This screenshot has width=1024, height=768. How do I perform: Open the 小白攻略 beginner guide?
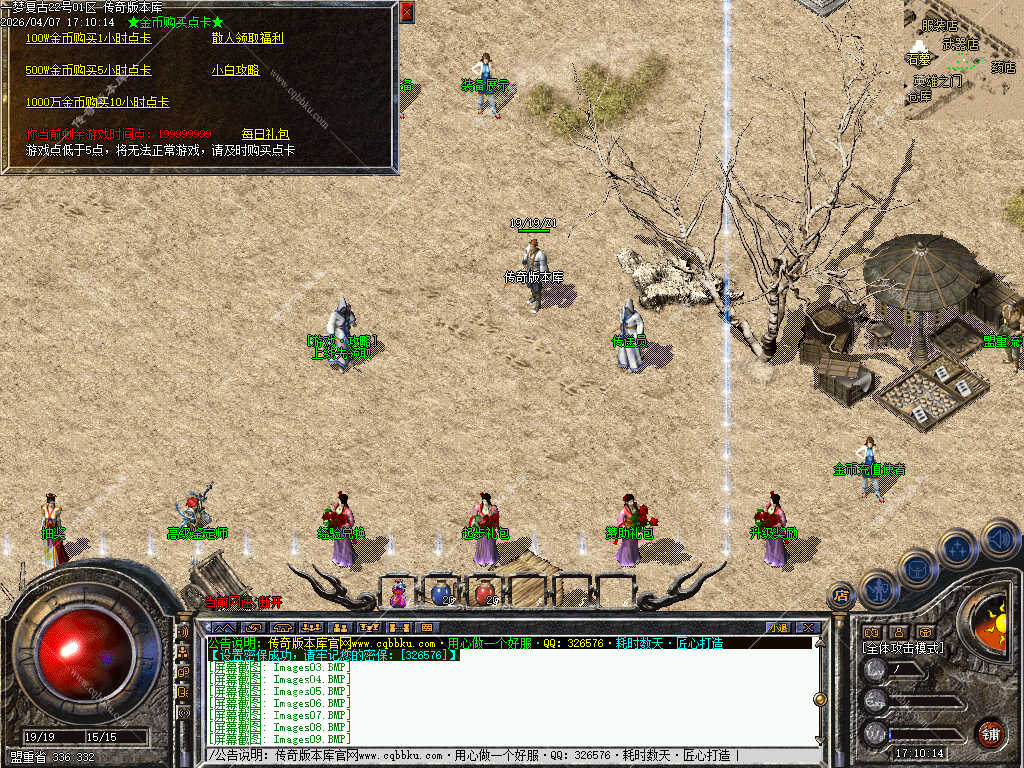(235, 71)
